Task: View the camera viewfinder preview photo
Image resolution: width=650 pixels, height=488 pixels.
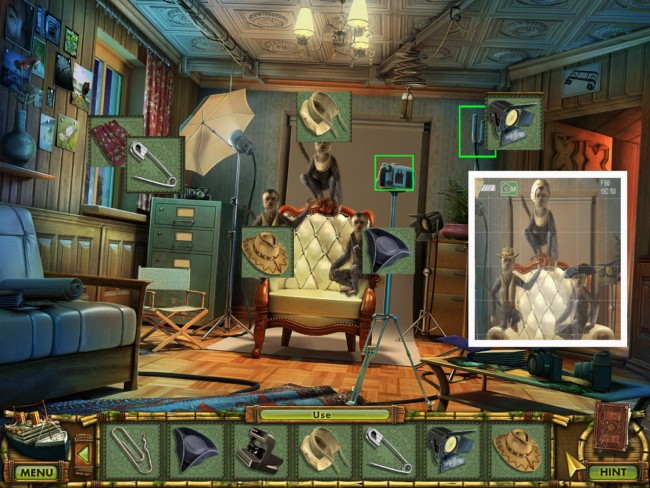Action: [x=547, y=258]
